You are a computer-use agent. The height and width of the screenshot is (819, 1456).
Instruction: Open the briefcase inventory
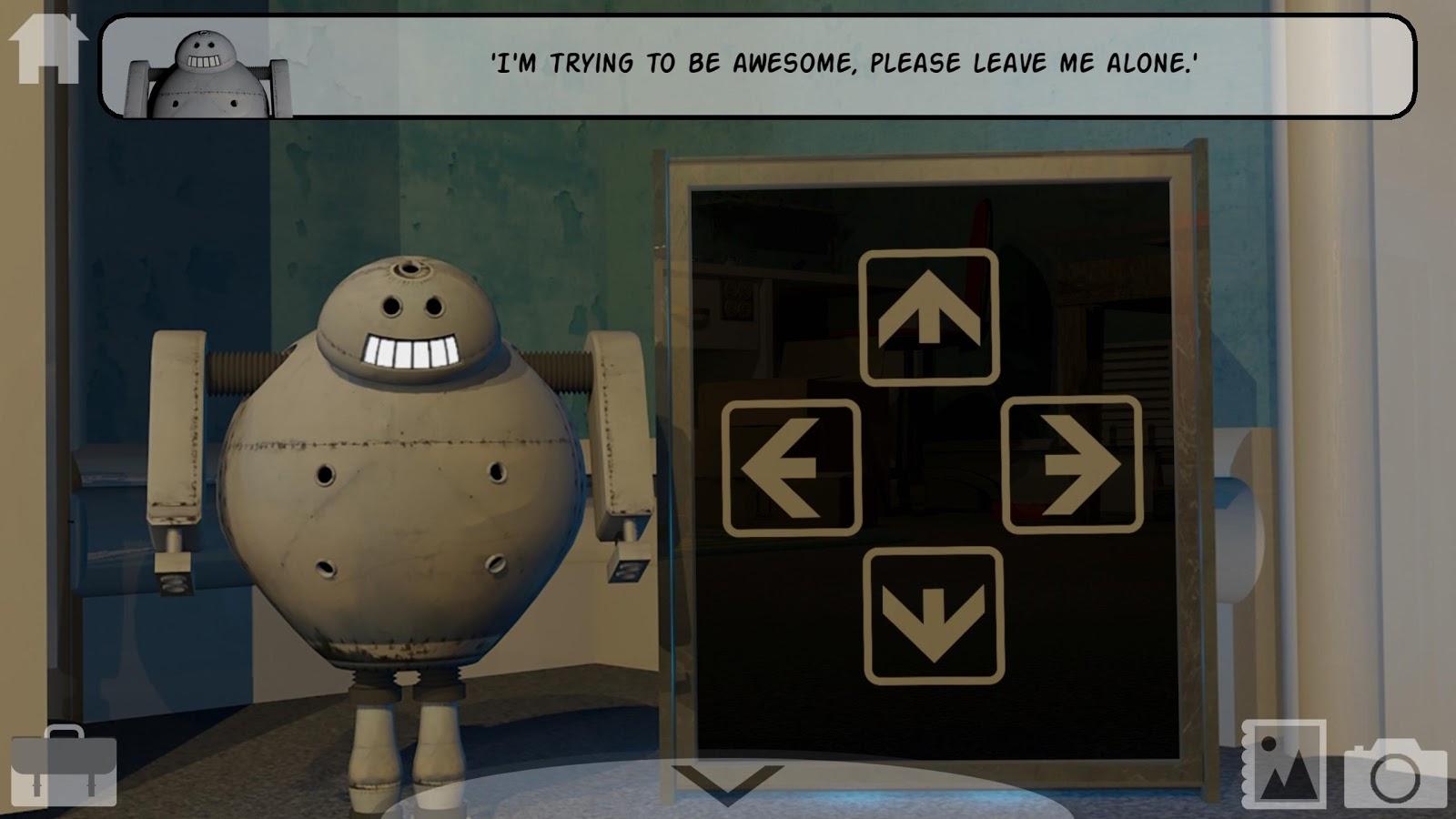pos(64,766)
